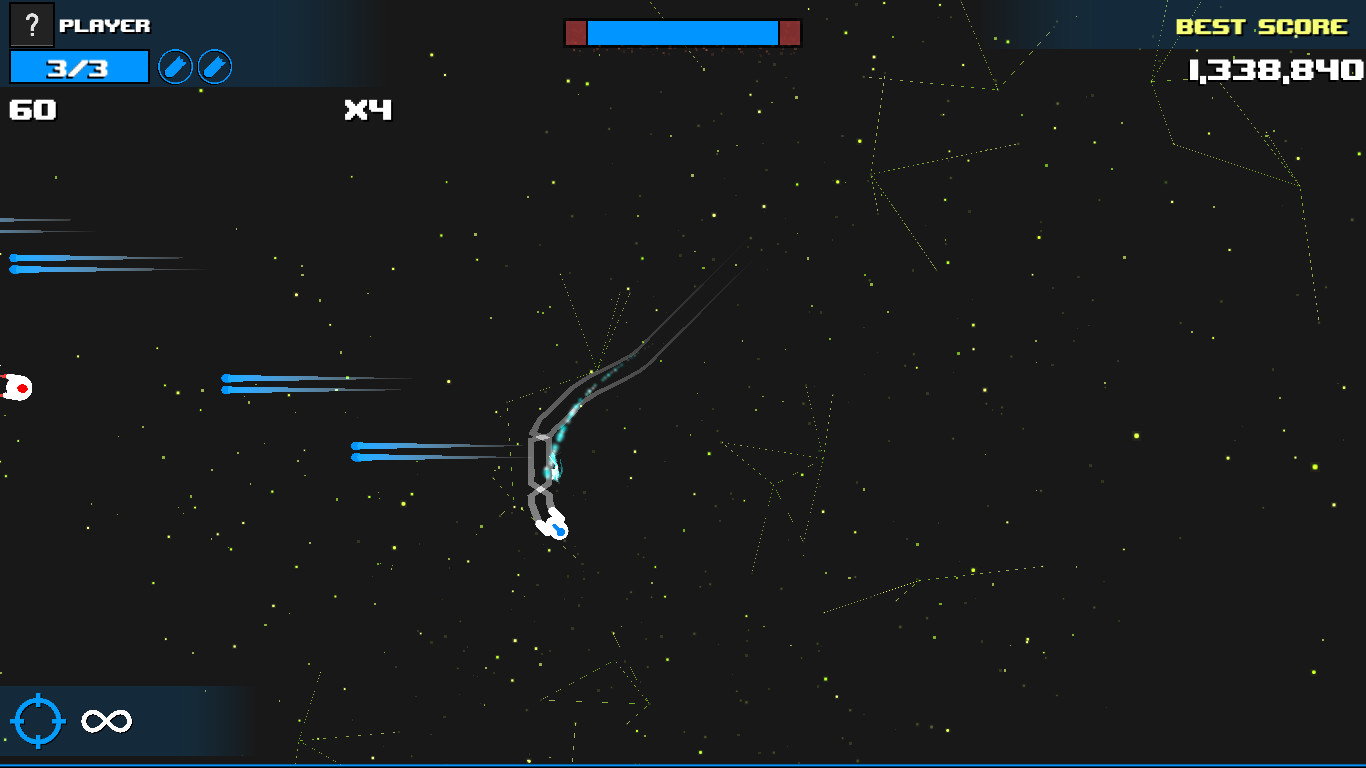
Task: Click the red enemy pod on the left edge
Action: (18, 389)
